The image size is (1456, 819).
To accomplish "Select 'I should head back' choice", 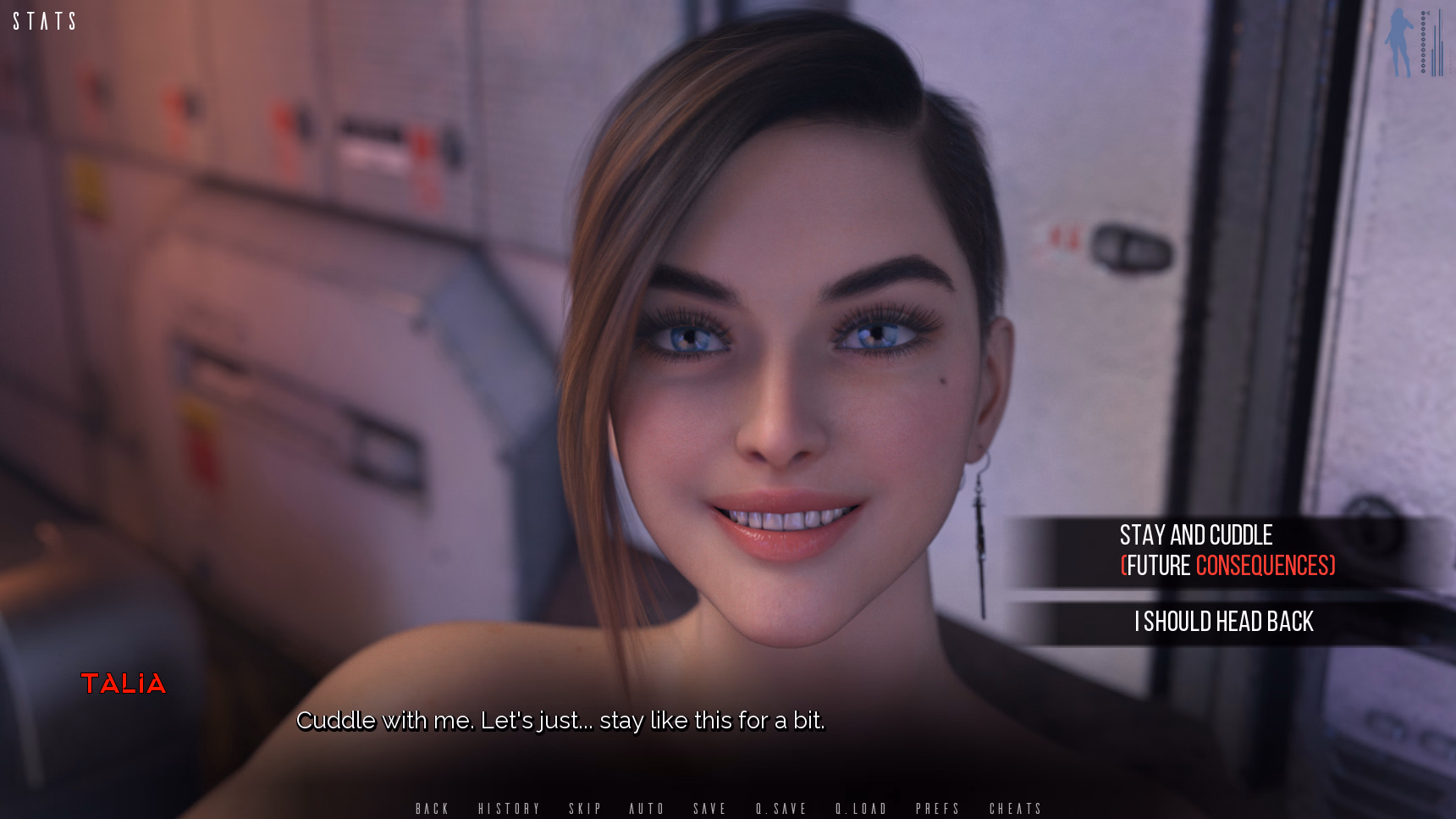I will point(1224,622).
